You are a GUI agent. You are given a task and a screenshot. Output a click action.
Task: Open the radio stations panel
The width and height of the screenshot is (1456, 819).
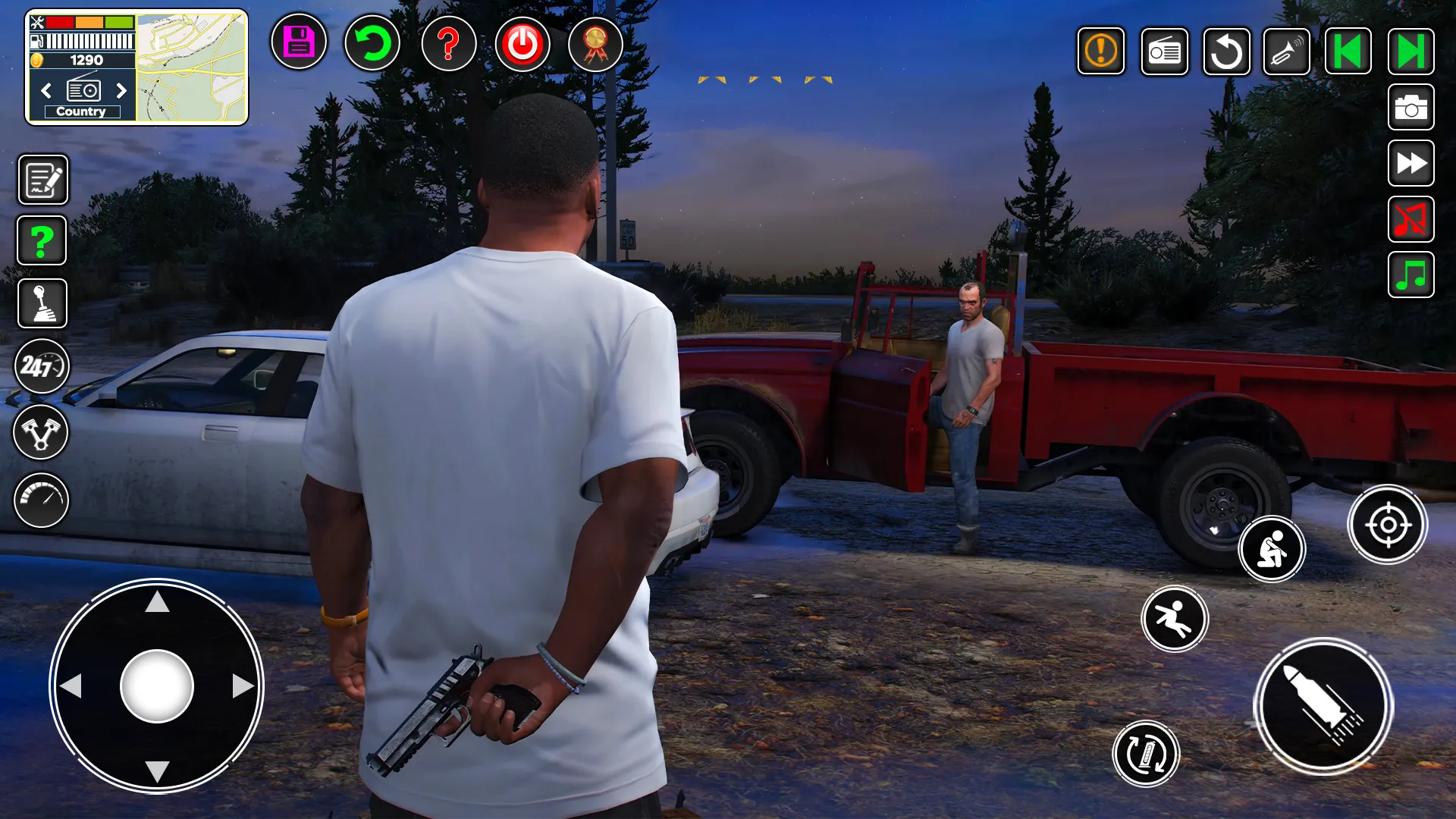pos(1164,51)
